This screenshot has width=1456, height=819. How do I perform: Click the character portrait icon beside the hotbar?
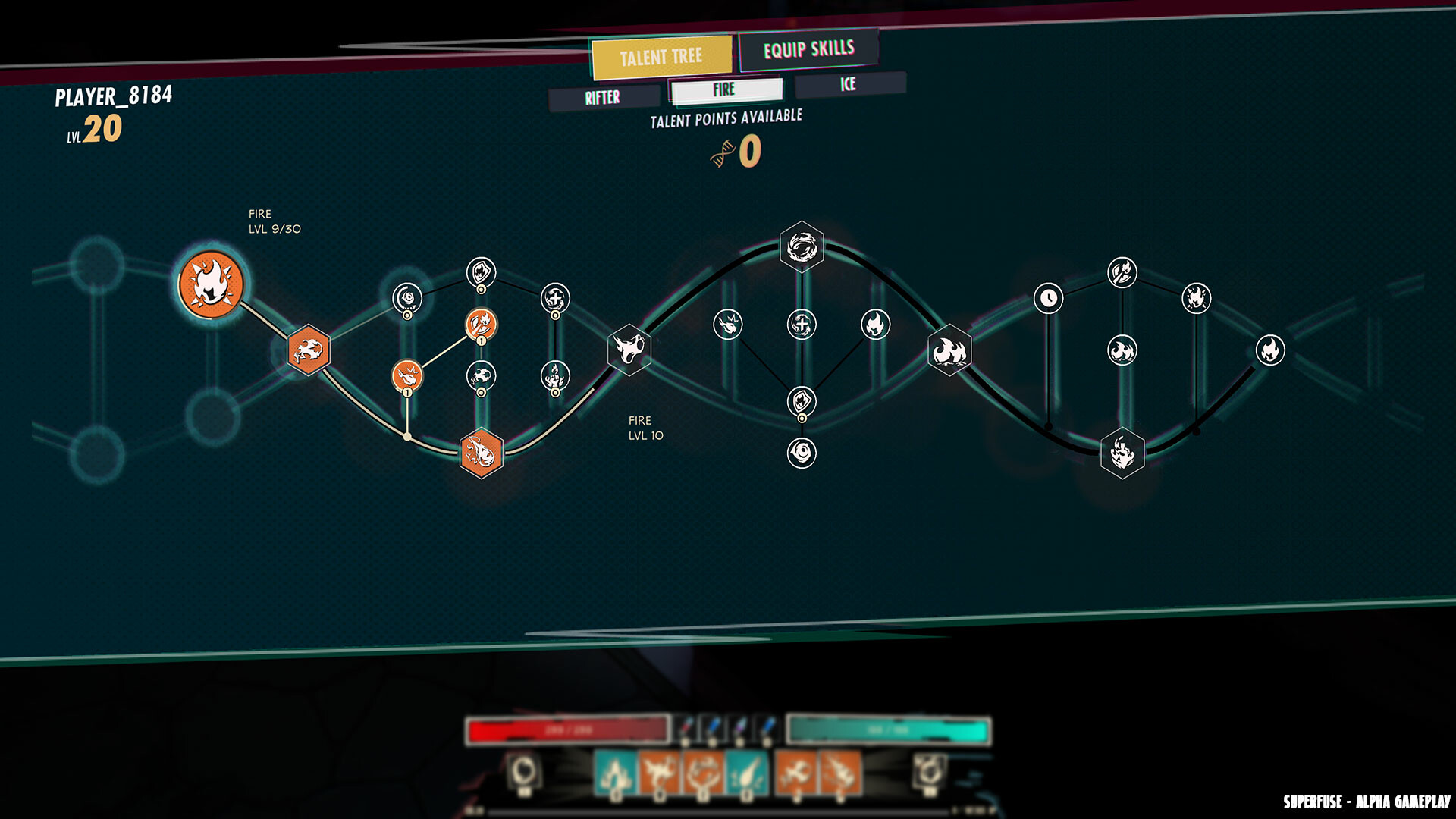tap(524, 770)
